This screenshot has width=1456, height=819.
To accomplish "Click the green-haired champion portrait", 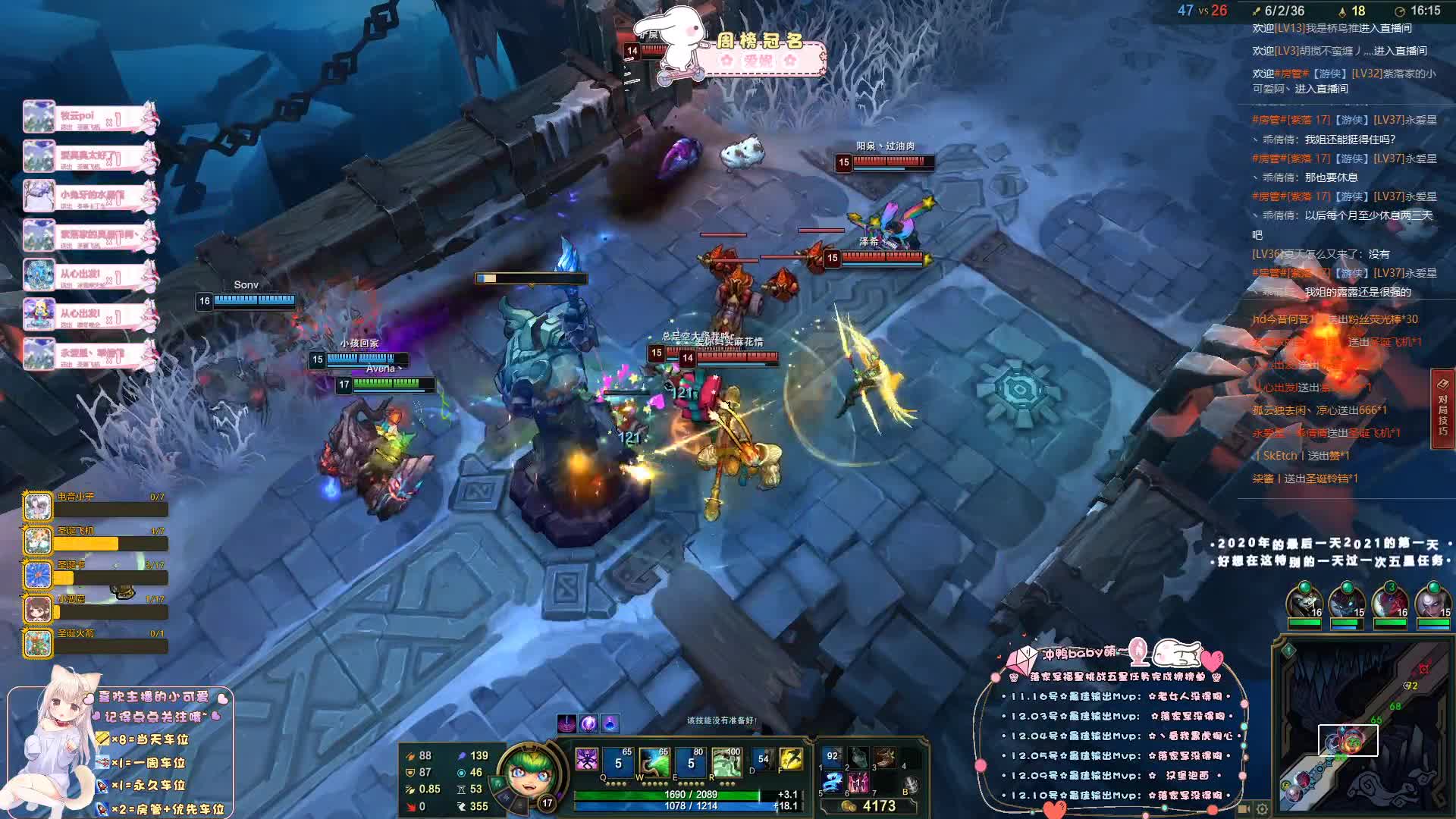I will pos(522,772).
